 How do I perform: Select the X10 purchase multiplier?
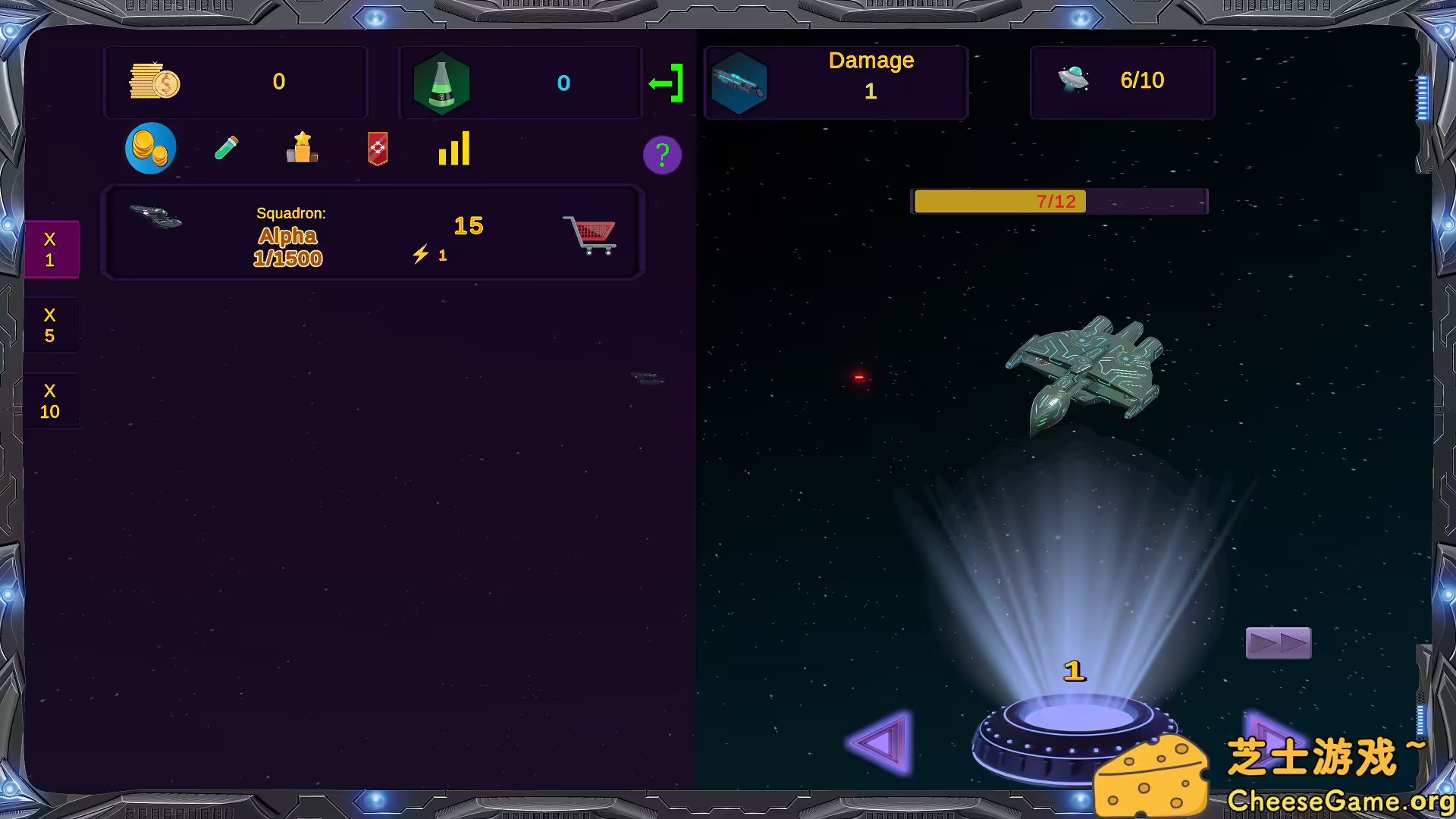[50, 400]
